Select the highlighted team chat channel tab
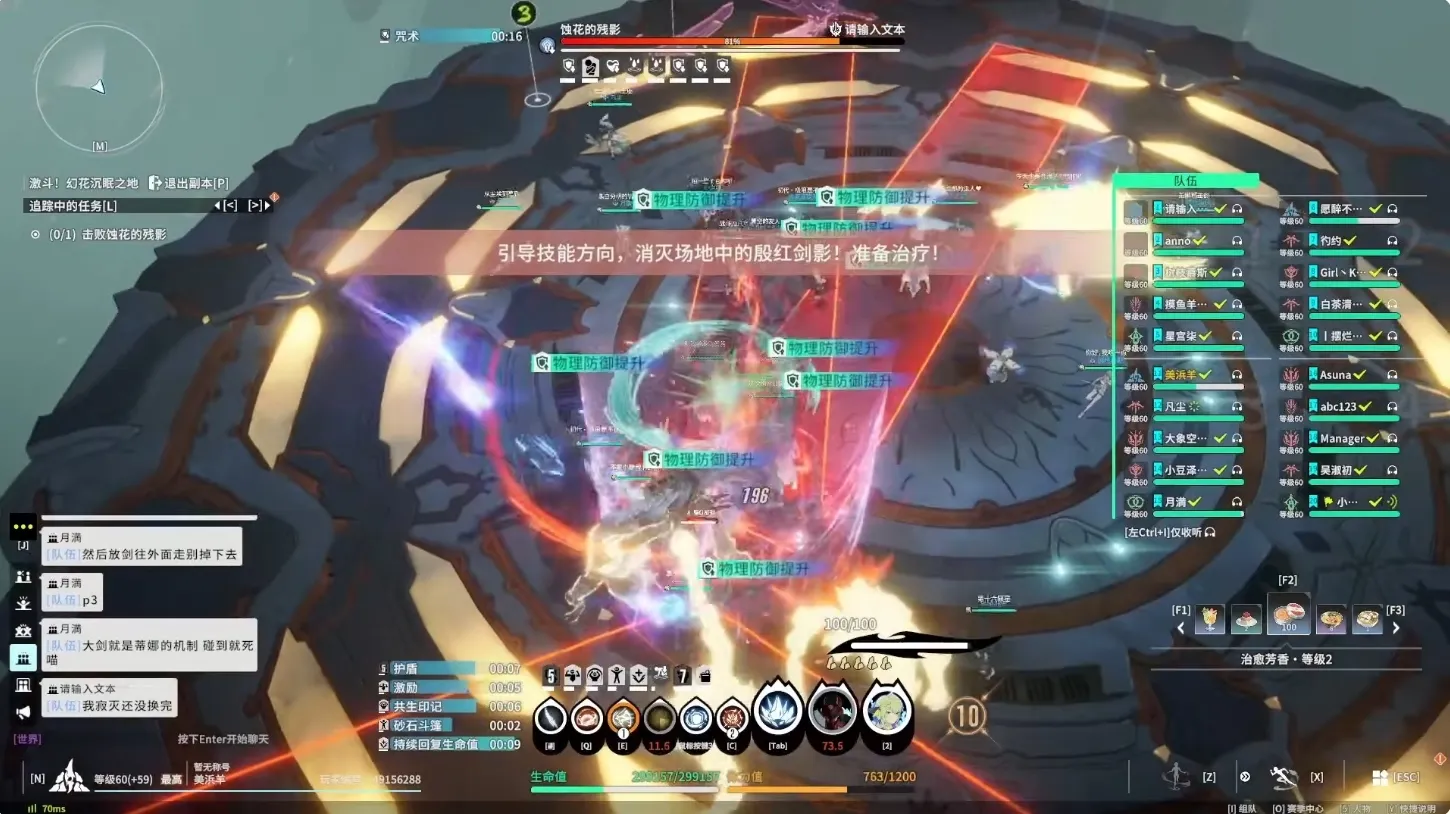The image size is (1450, 814). coord(23,657)
